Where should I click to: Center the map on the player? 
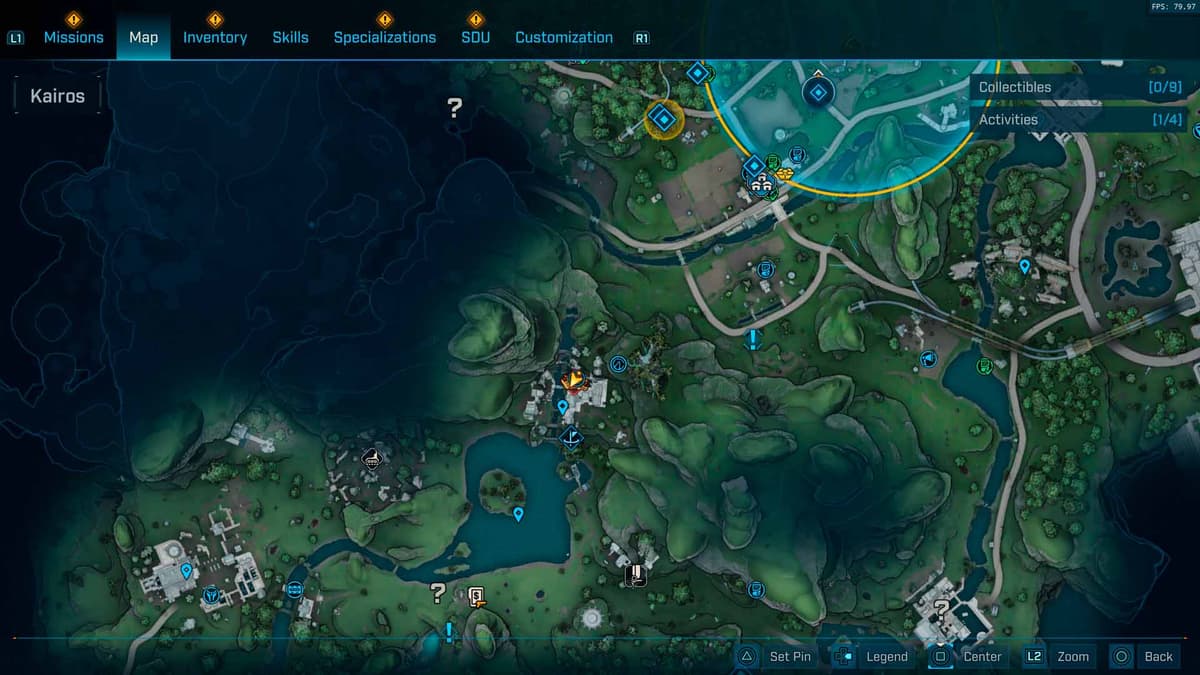point(968,657)
